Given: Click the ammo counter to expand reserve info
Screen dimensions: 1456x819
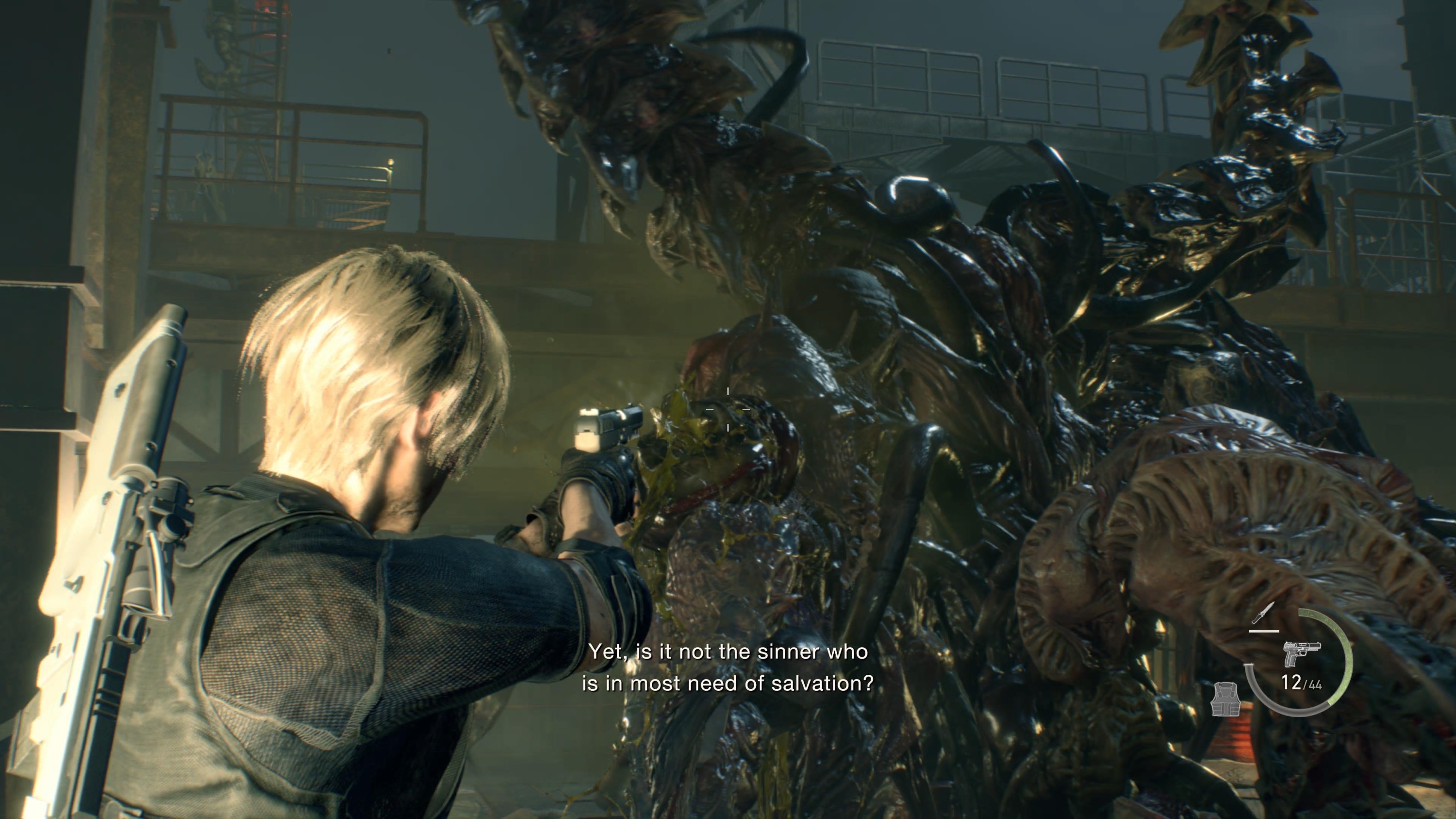Looking at the screenshot, I should click(x=1300, y=684).
